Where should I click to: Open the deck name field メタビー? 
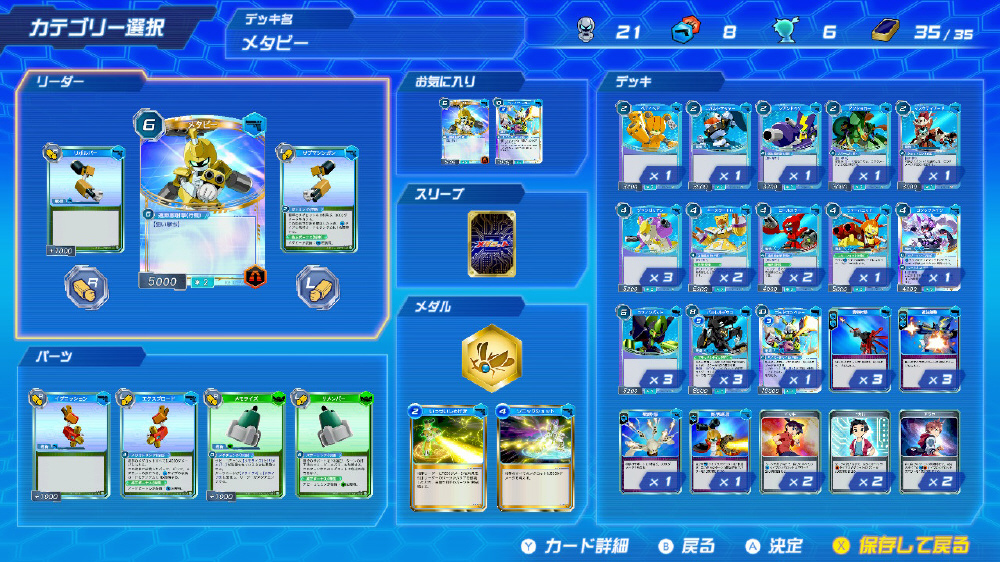click(375, 42)
